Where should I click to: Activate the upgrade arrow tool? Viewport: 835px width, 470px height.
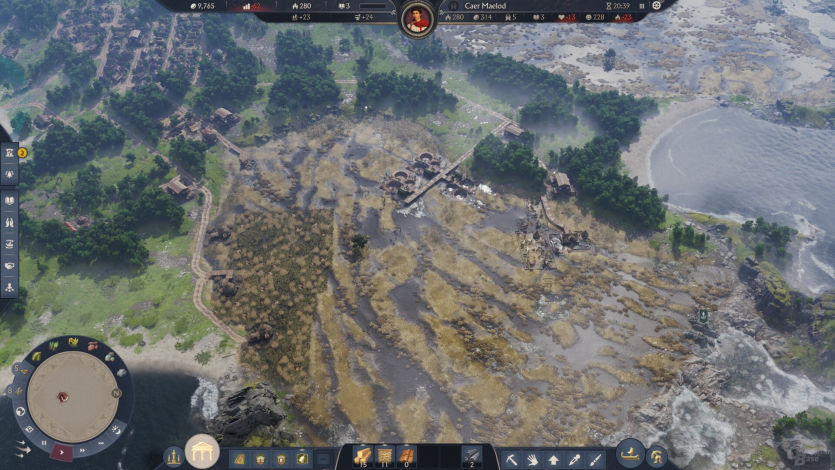pos(553,460)
